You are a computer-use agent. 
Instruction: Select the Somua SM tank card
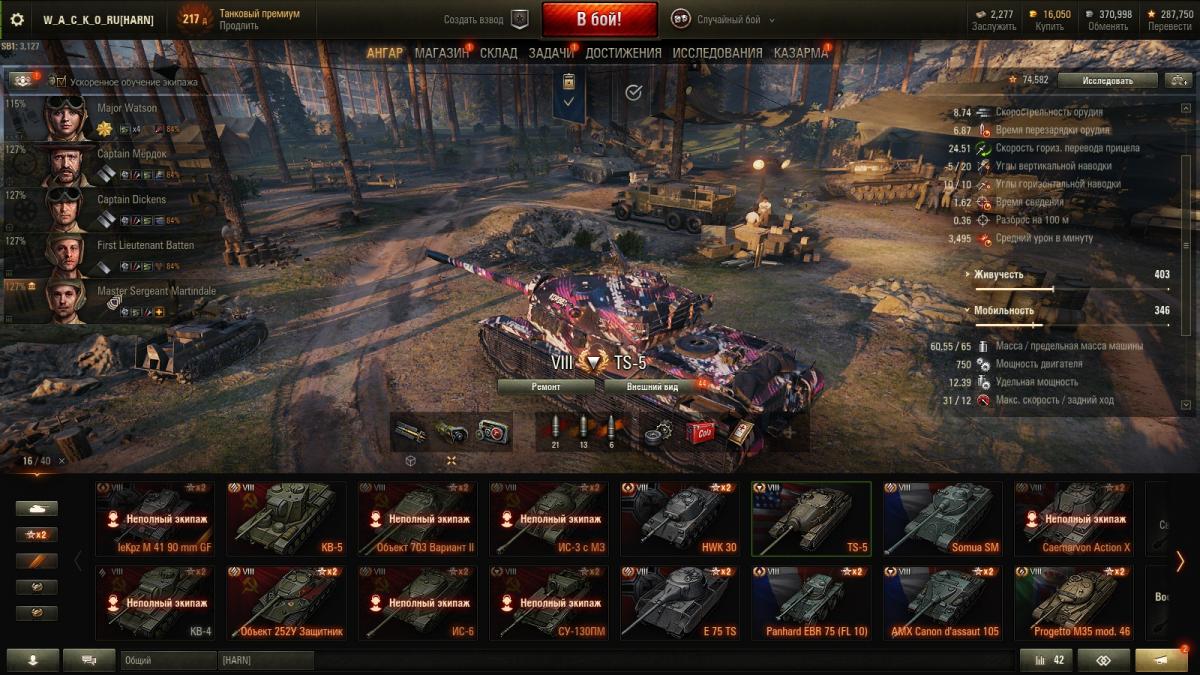coord(942,518)
